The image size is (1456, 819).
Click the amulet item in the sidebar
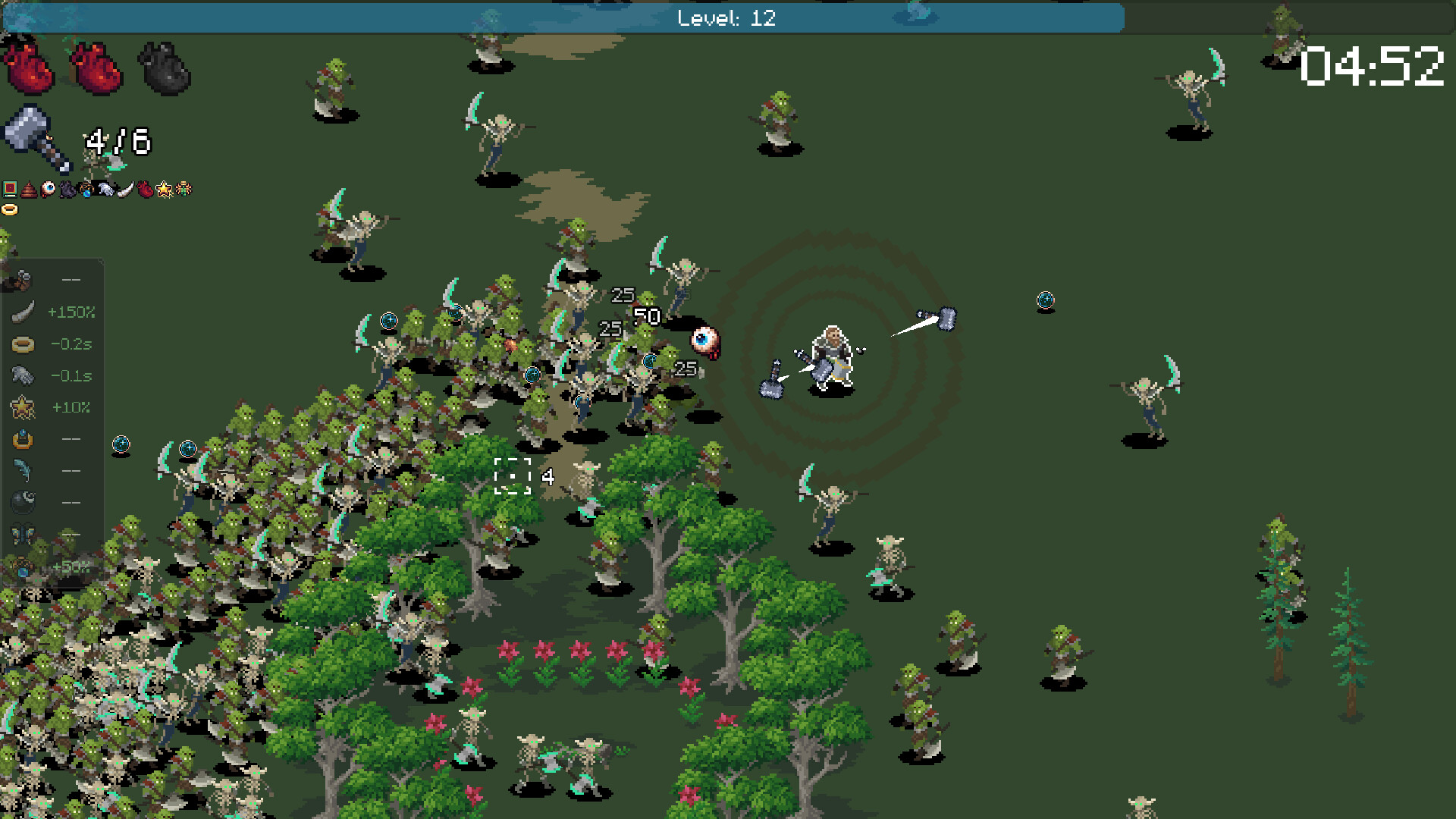(x=21, y=438)
